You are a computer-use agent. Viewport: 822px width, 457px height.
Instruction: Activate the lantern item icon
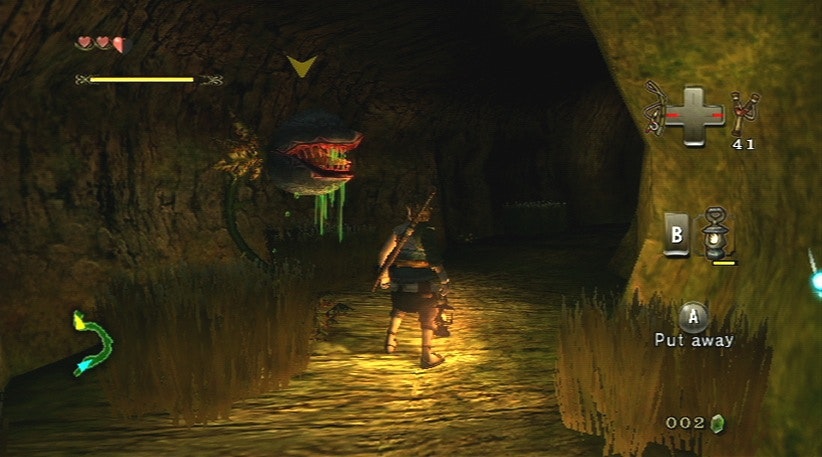point(714,232)
